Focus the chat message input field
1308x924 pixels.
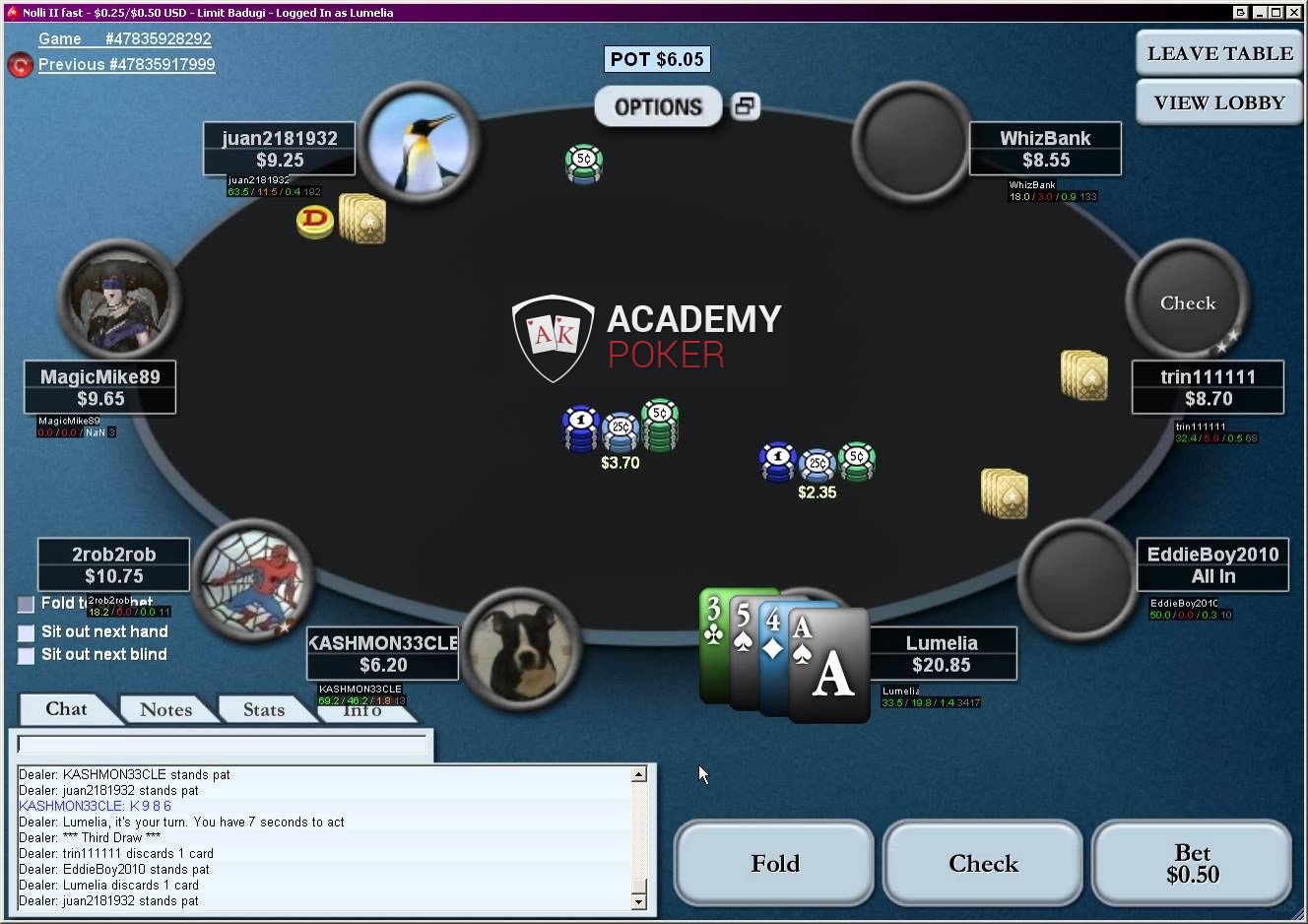click(223, 745)
